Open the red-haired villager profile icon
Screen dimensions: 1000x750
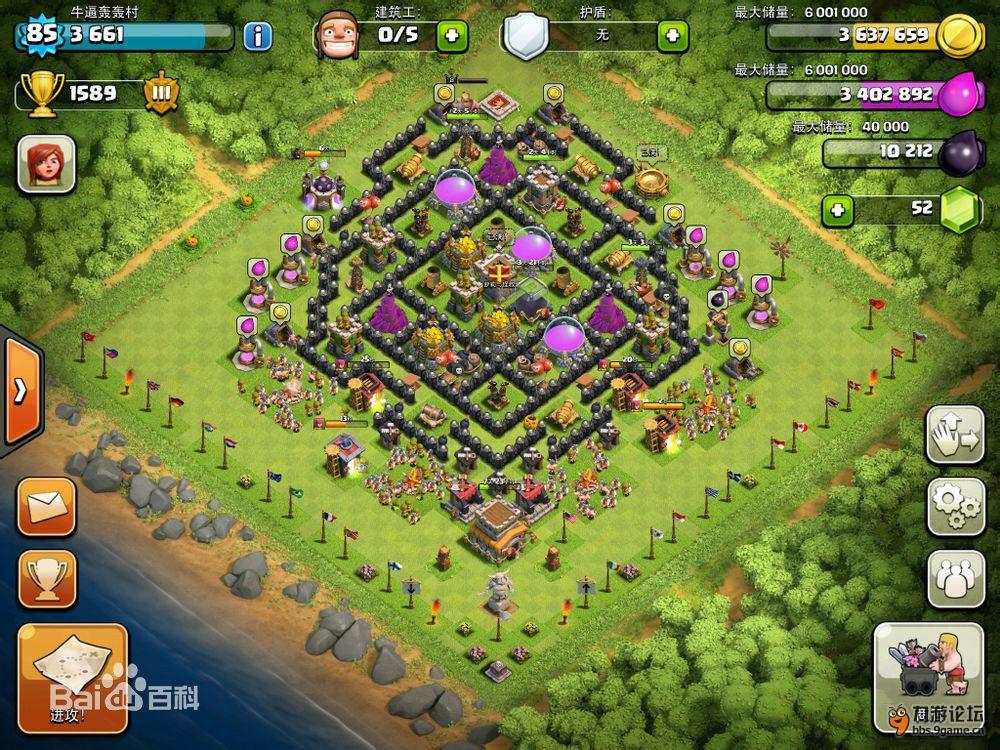coord(46,164)
